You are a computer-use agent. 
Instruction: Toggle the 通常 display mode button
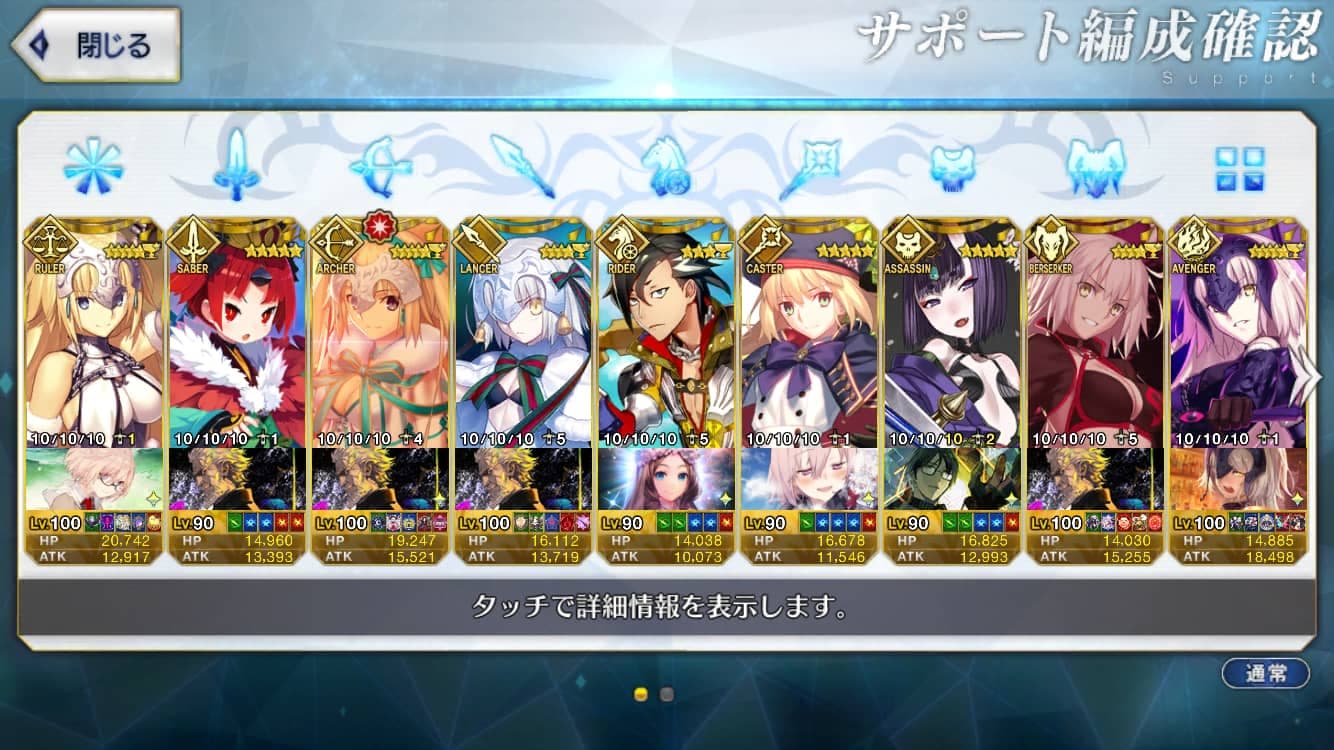tap(1265, 673)
